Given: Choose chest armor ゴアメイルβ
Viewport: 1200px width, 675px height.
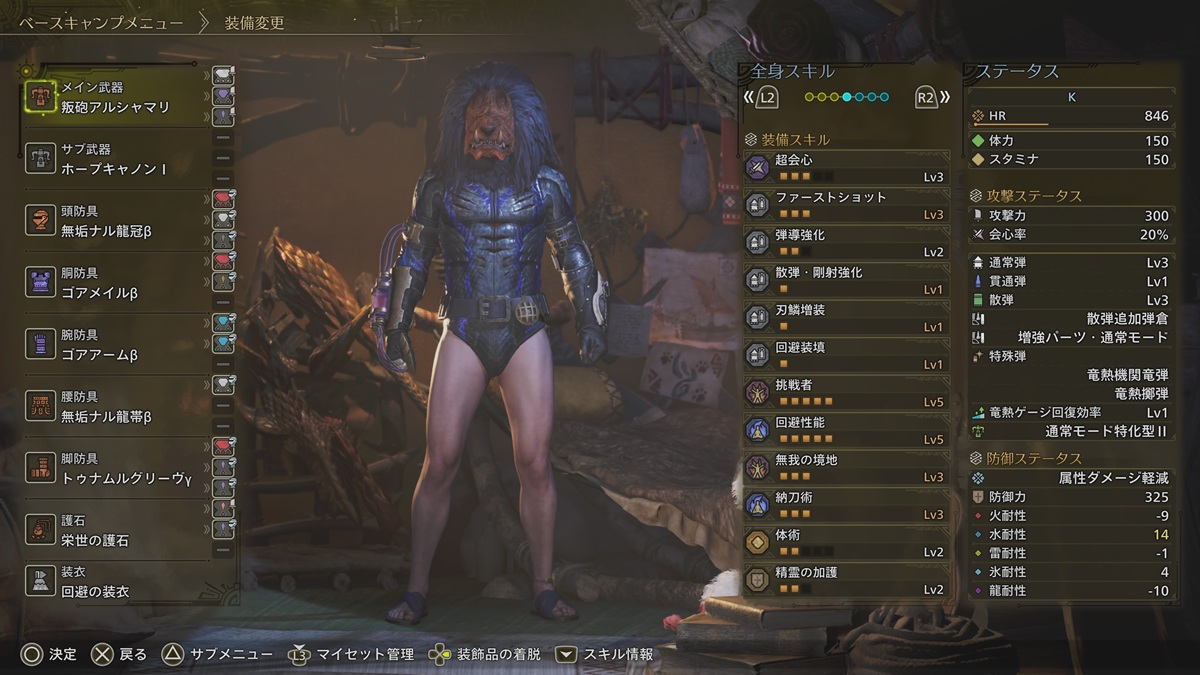Looking at the screenshot, I should click(115, 283).
